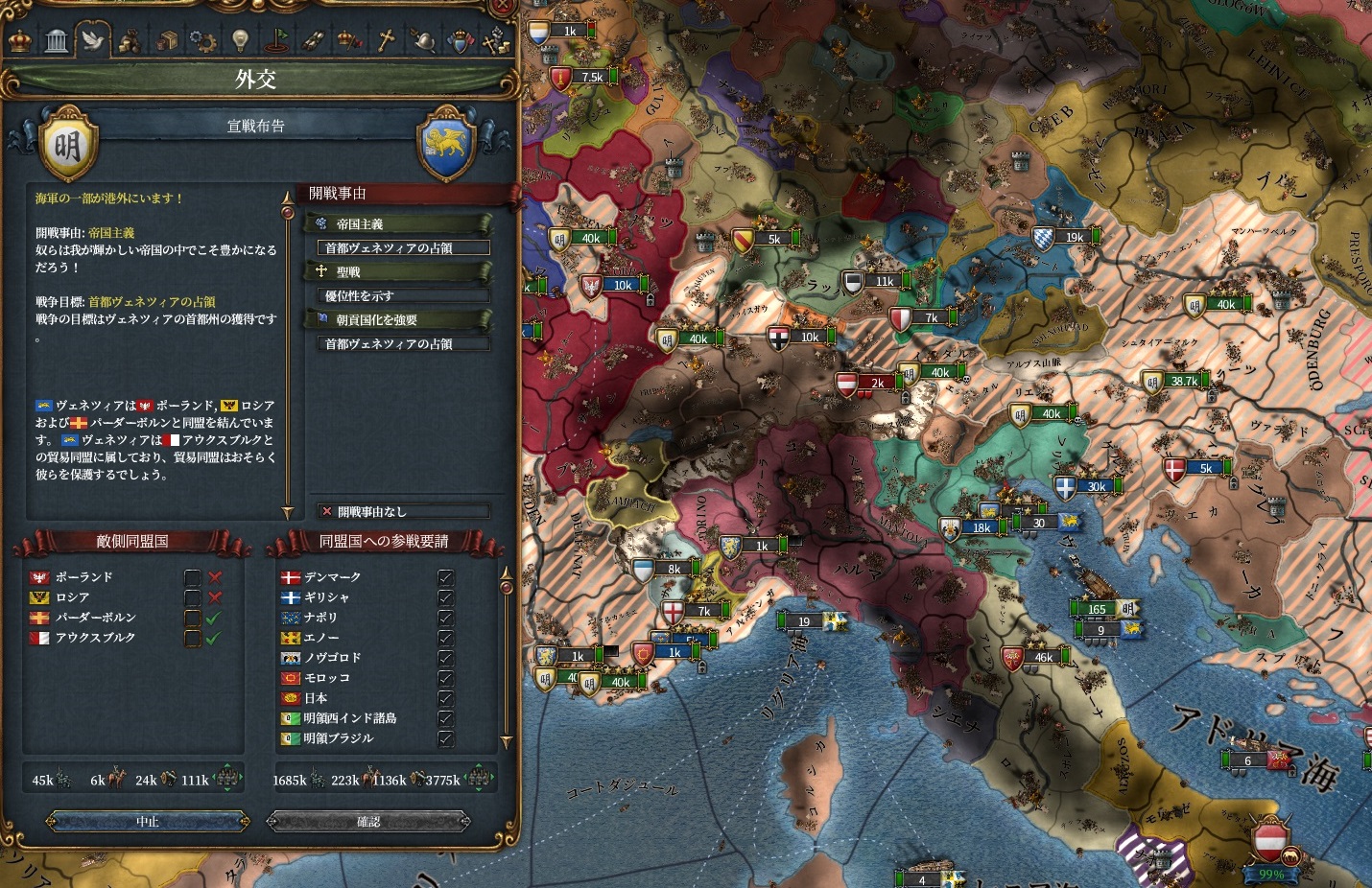Click the Venice lion shield emblem
Viewport: 1372px width, 888px height.
coord(446,146)
